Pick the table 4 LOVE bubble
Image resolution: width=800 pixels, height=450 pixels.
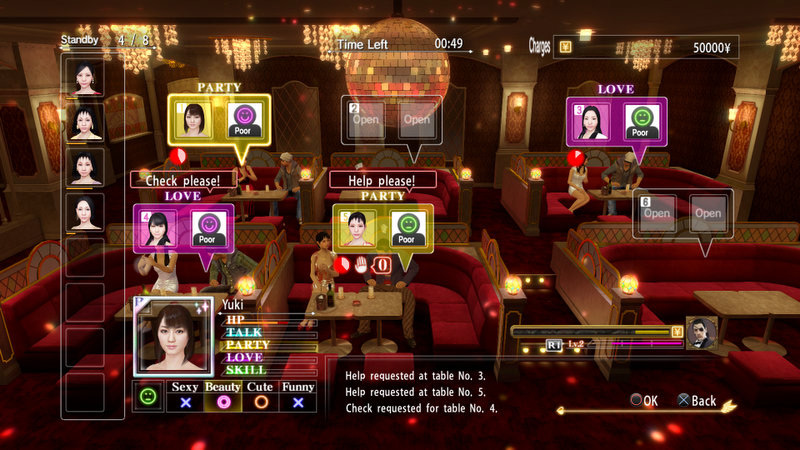click(x=183, y=227)
